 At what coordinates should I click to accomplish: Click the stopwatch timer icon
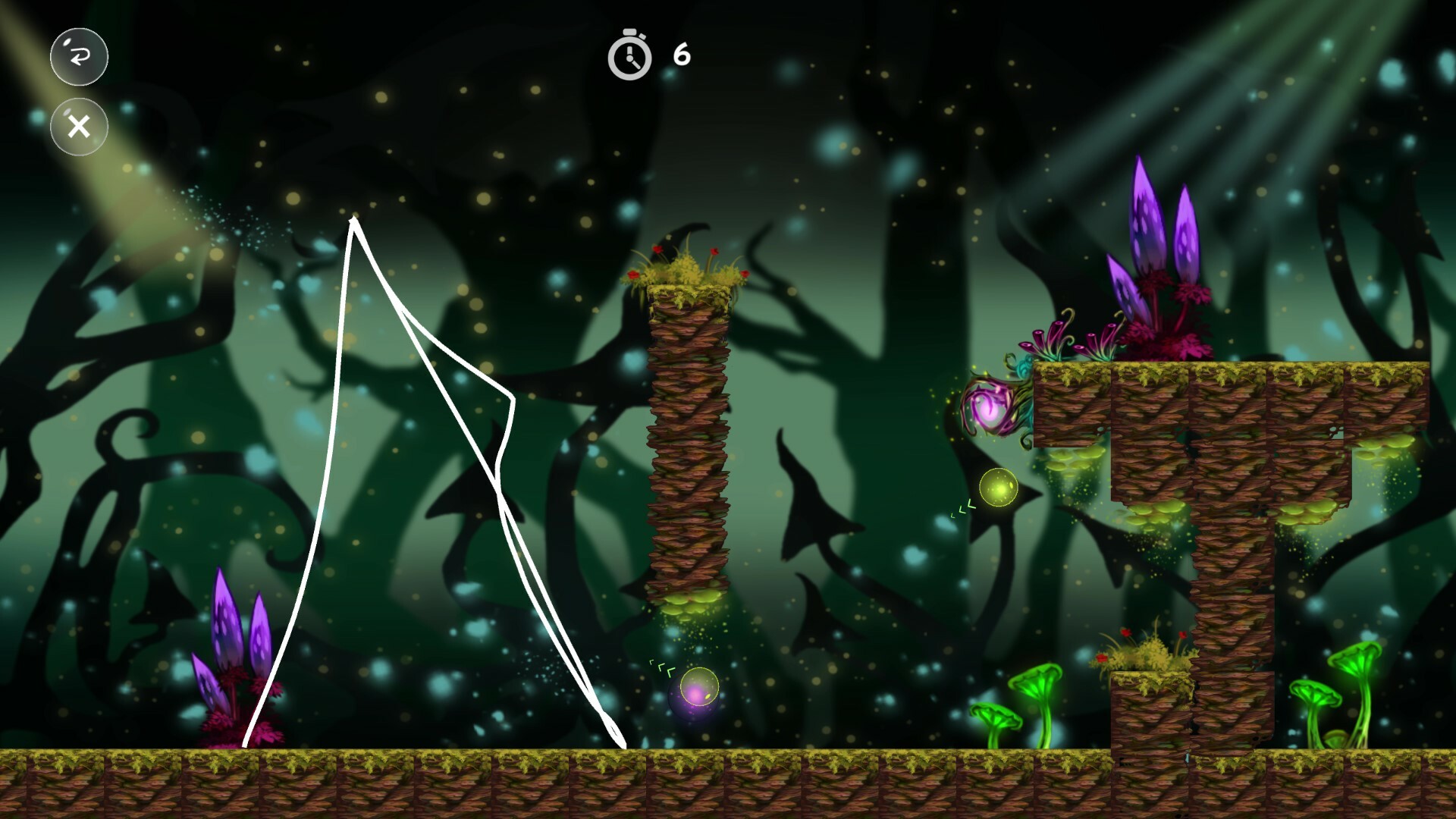(x=629, y=55)
